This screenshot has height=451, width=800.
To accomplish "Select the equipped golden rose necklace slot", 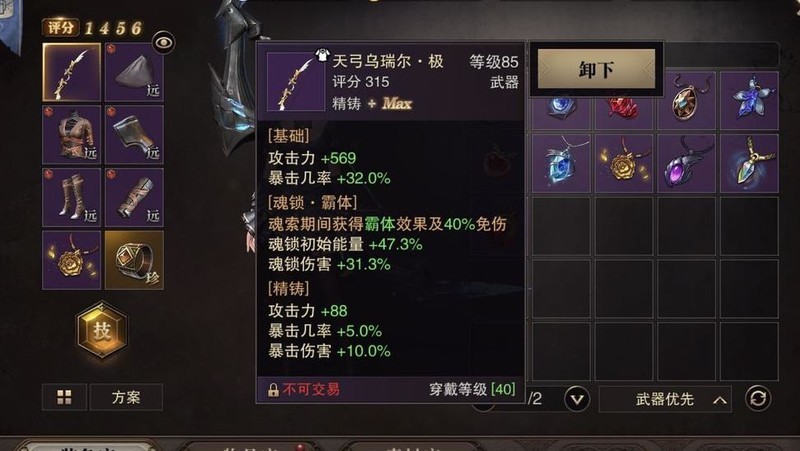I will point(71,259).
